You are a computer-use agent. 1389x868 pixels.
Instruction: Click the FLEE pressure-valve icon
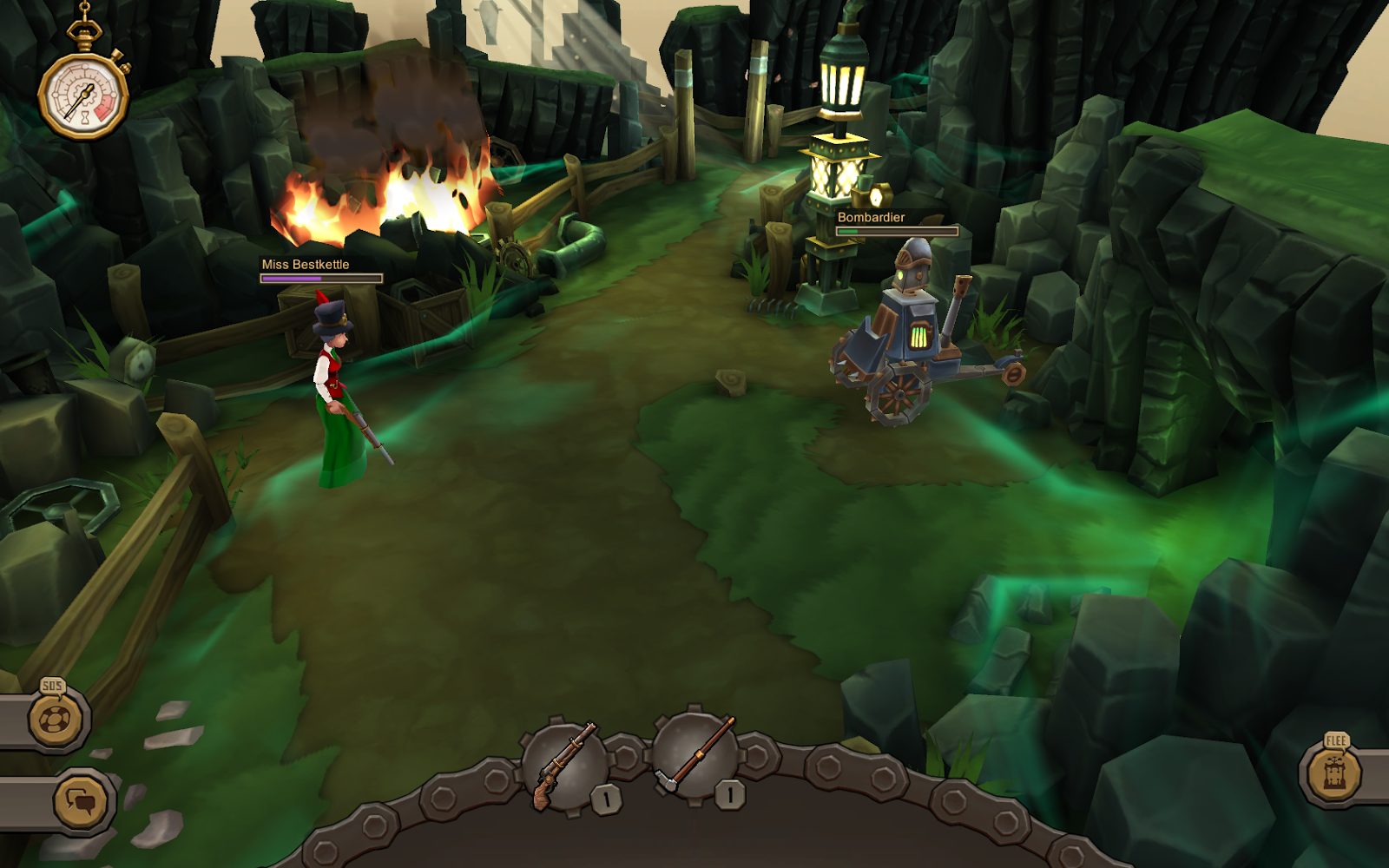tap(1335, 773)
